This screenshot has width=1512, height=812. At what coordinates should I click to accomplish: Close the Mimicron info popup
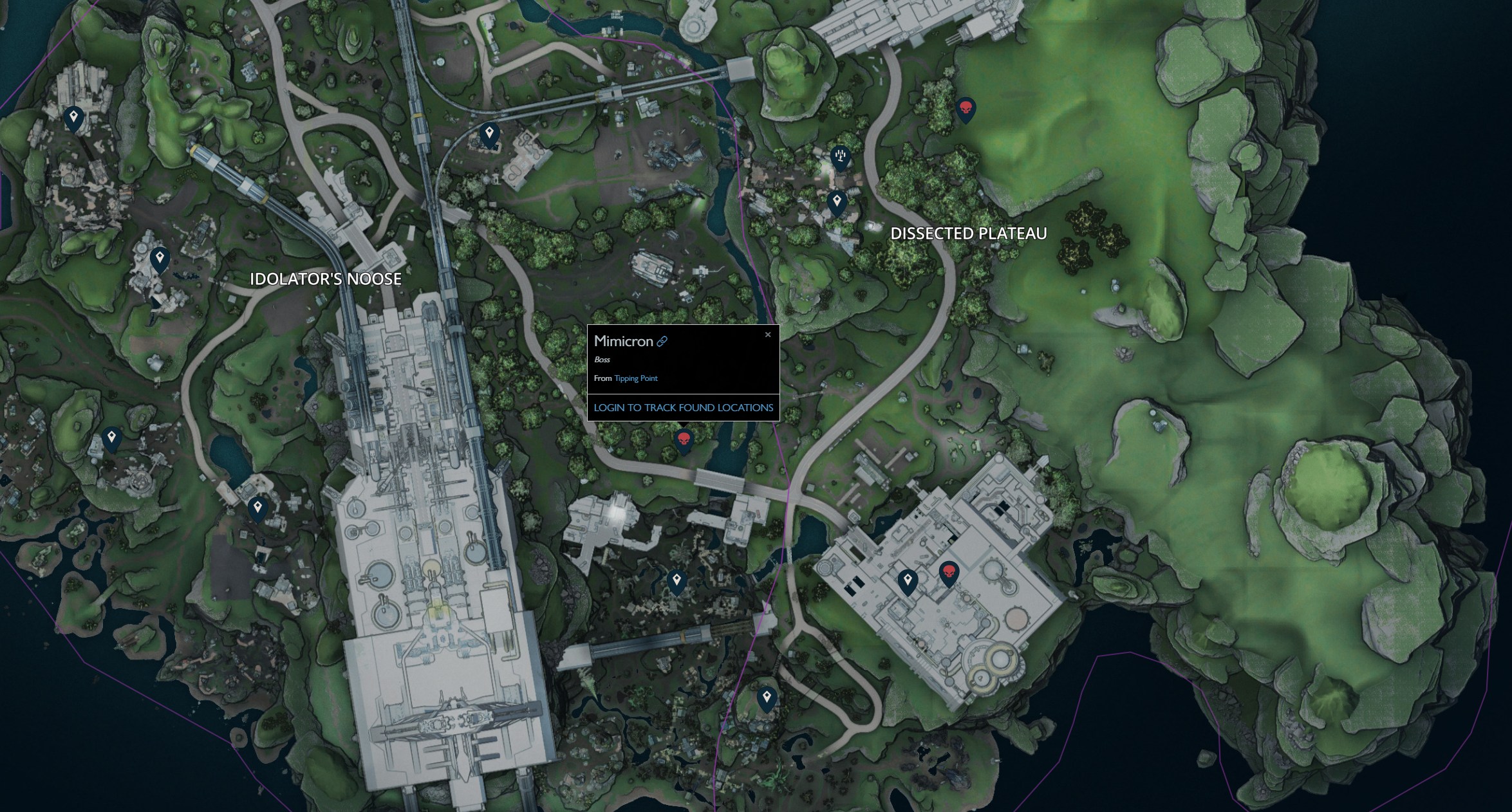click(x=767, y=335)
